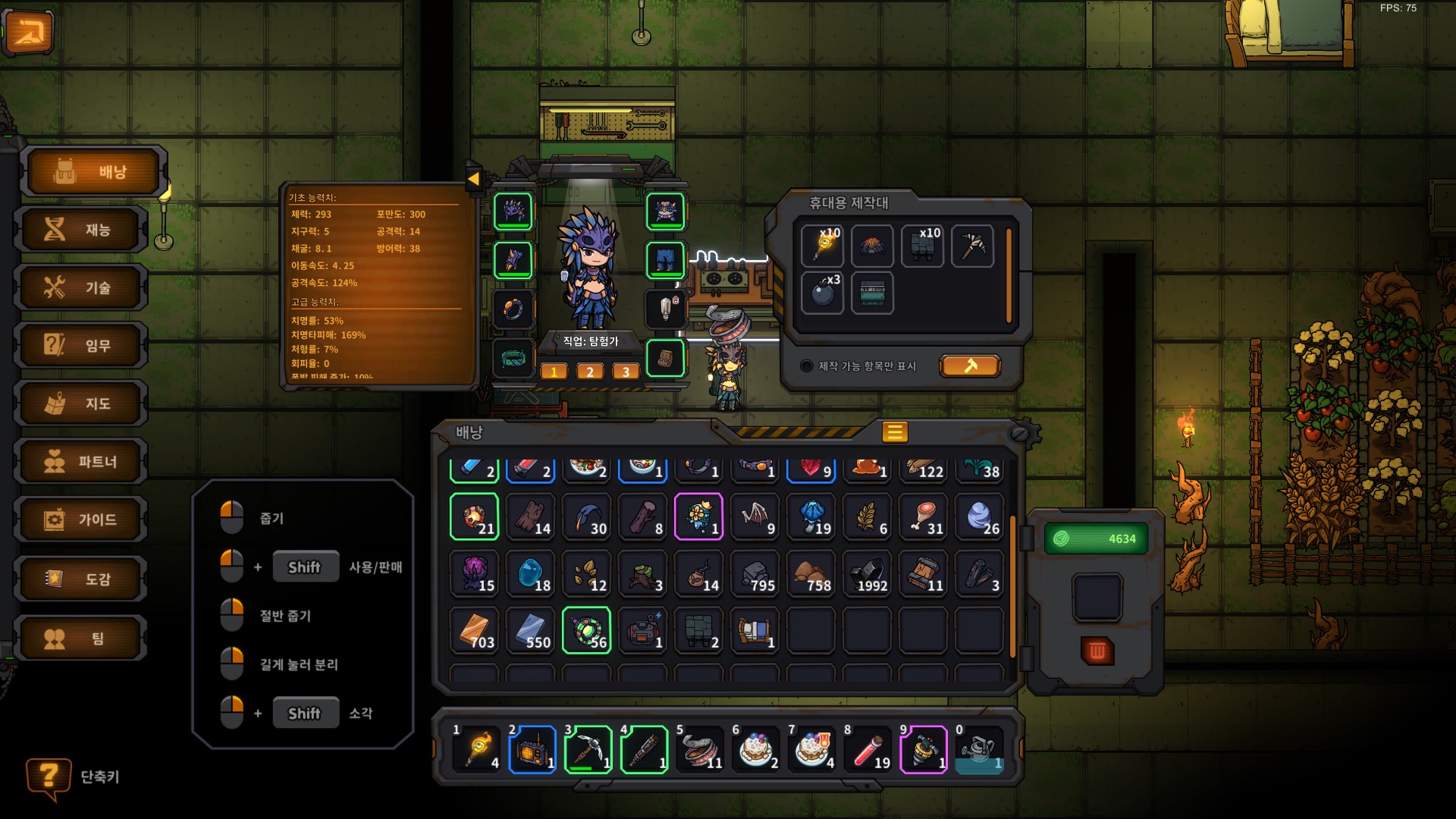Collapse the stats panel with yellow arrow
Viewport: 1456px width, 819px height.
point(473,180)
